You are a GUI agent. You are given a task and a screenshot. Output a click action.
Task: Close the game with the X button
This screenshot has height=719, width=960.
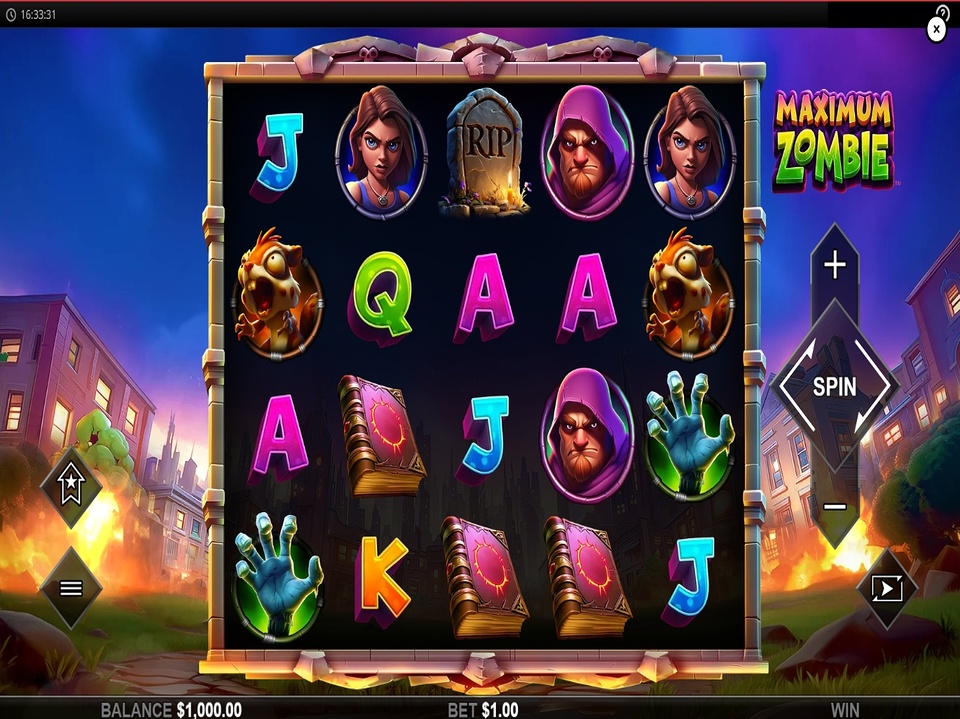point(936,30)
